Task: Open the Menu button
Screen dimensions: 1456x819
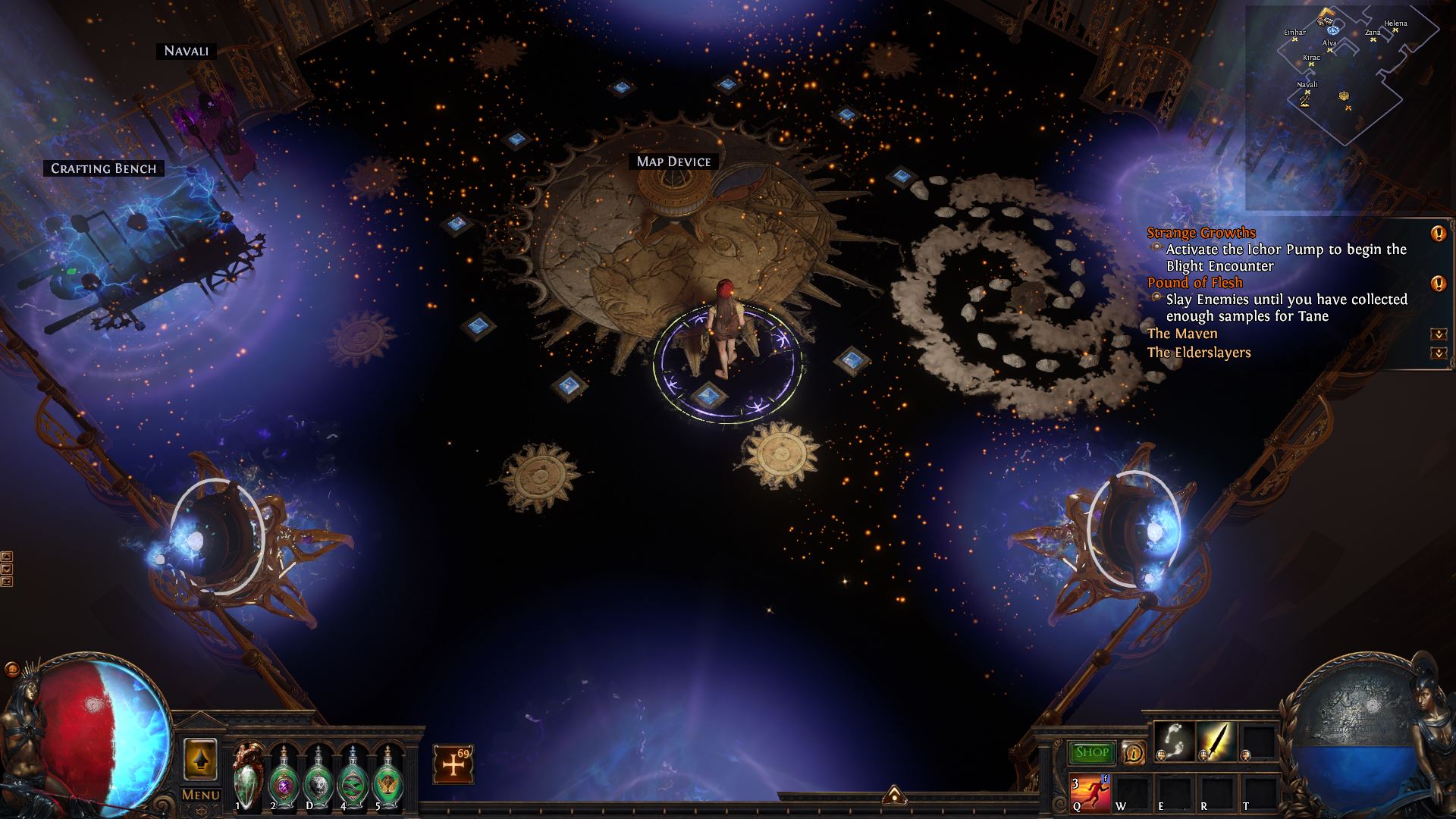Action: [200, 795]
